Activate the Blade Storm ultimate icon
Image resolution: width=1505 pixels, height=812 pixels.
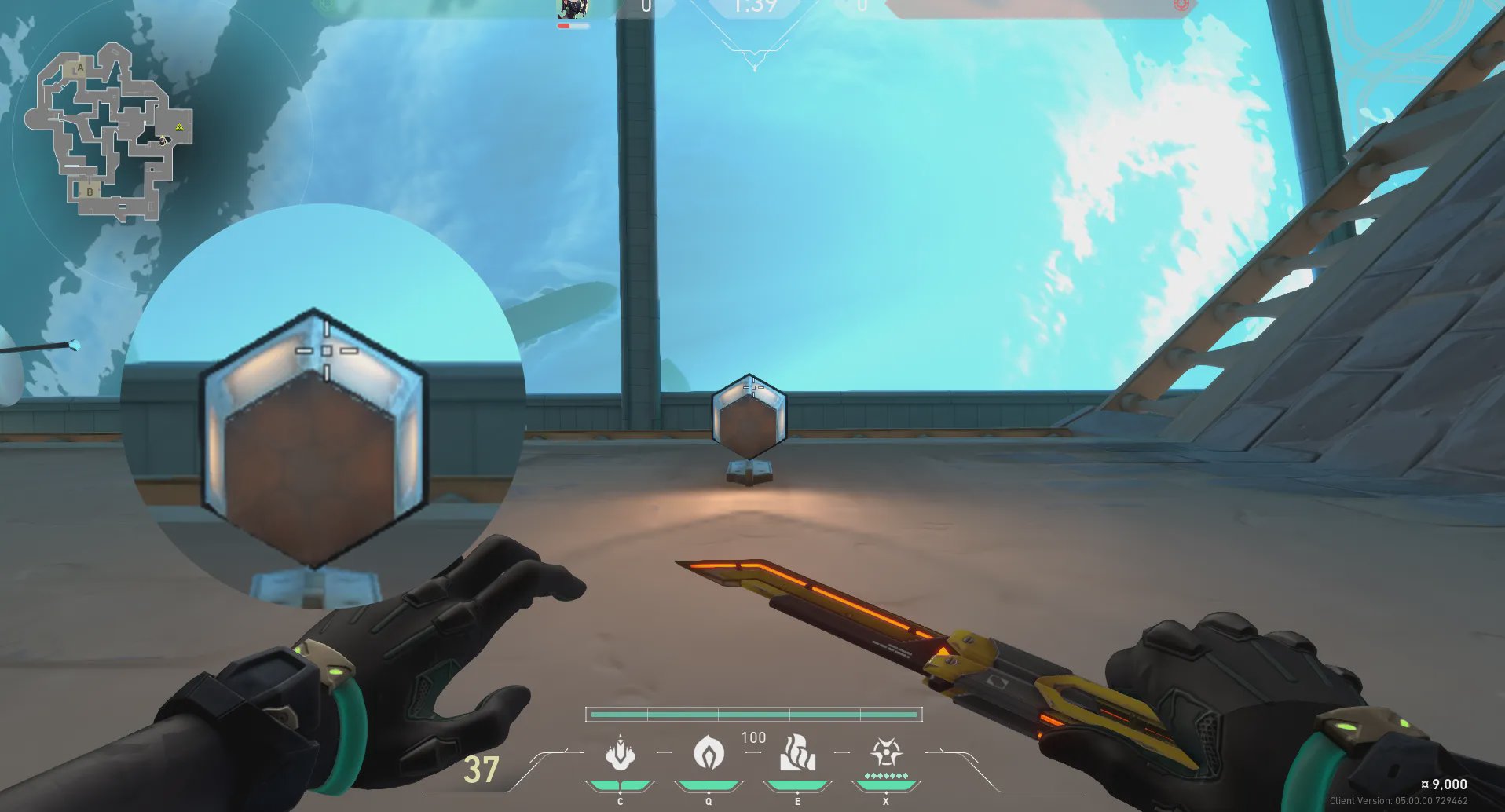pyautogui.click(x=886, y=752)
